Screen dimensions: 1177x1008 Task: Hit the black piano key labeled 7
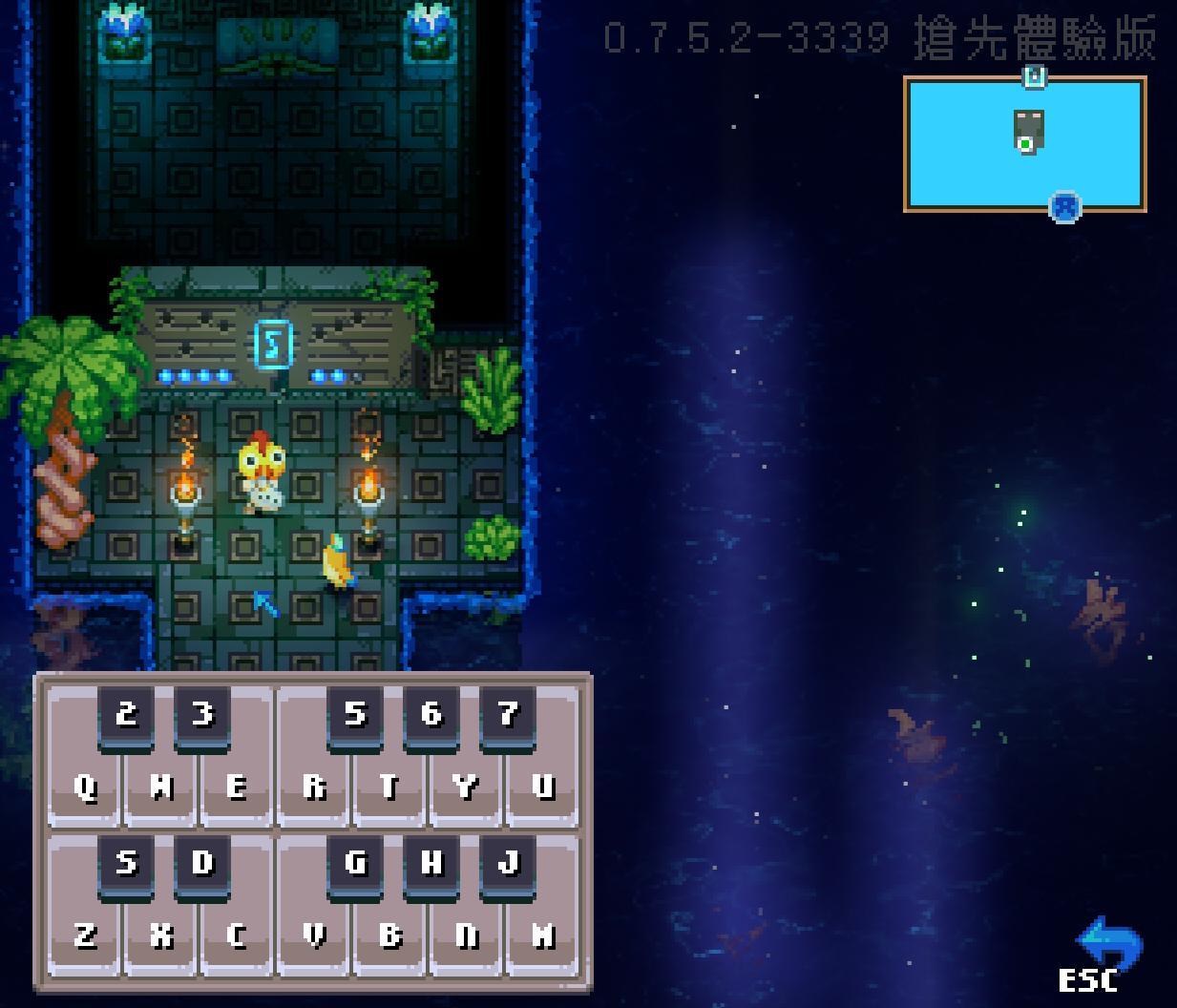pyautogui.click(x=508, y=715)
